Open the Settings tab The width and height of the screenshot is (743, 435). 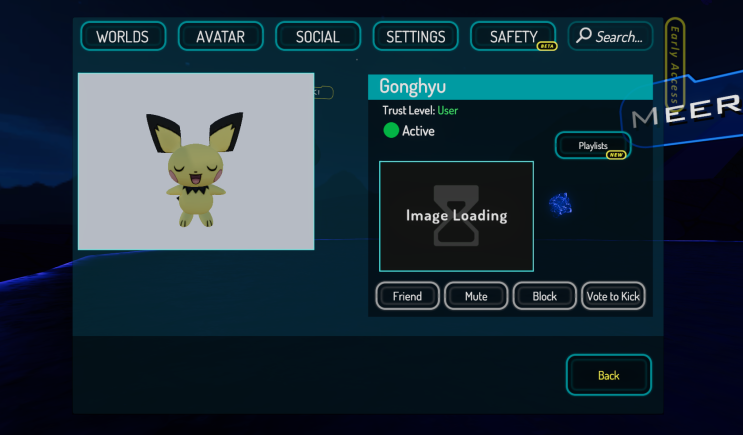(415, 37)
